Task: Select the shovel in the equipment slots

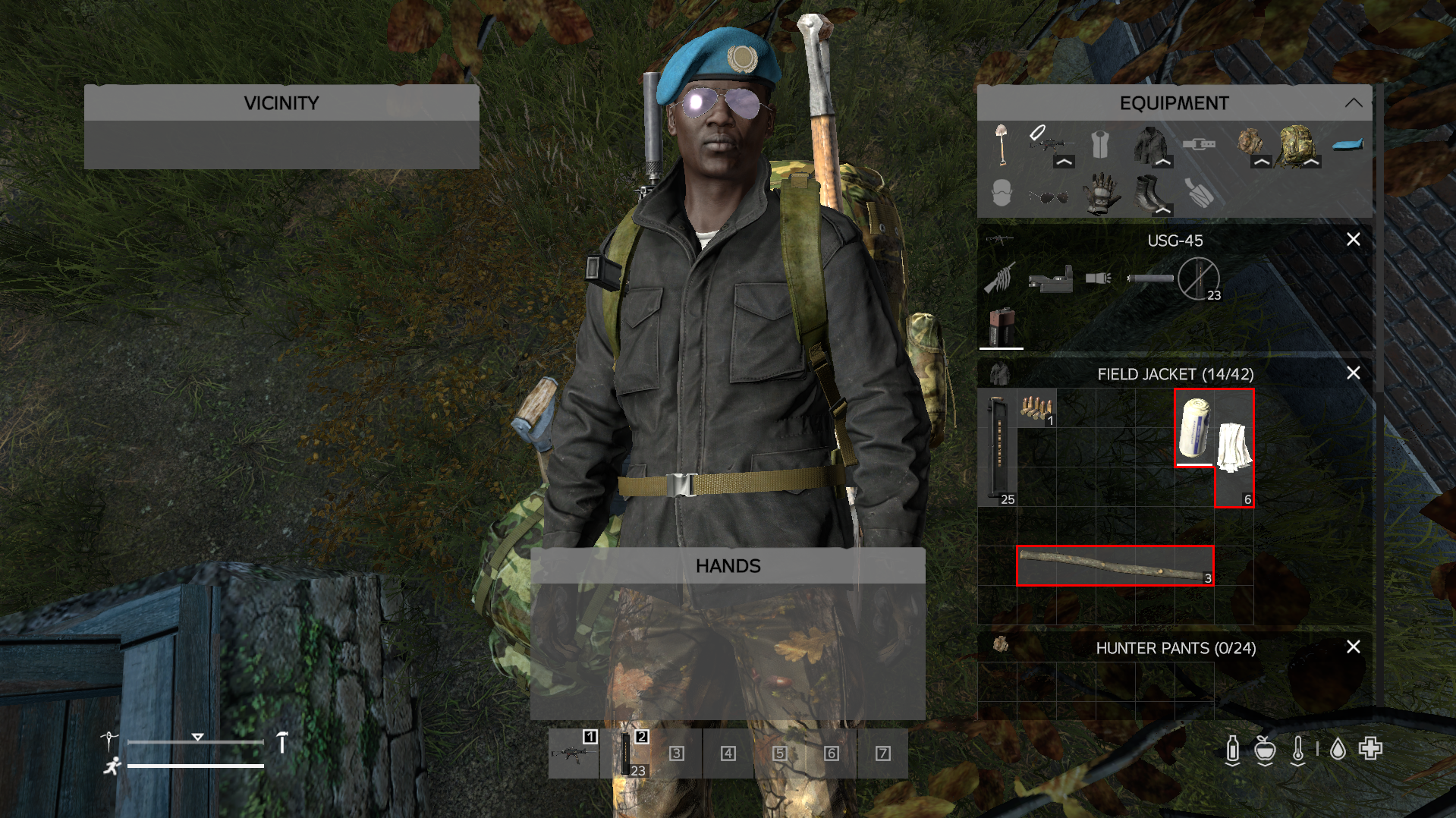Action: (x=1002, y=144)
